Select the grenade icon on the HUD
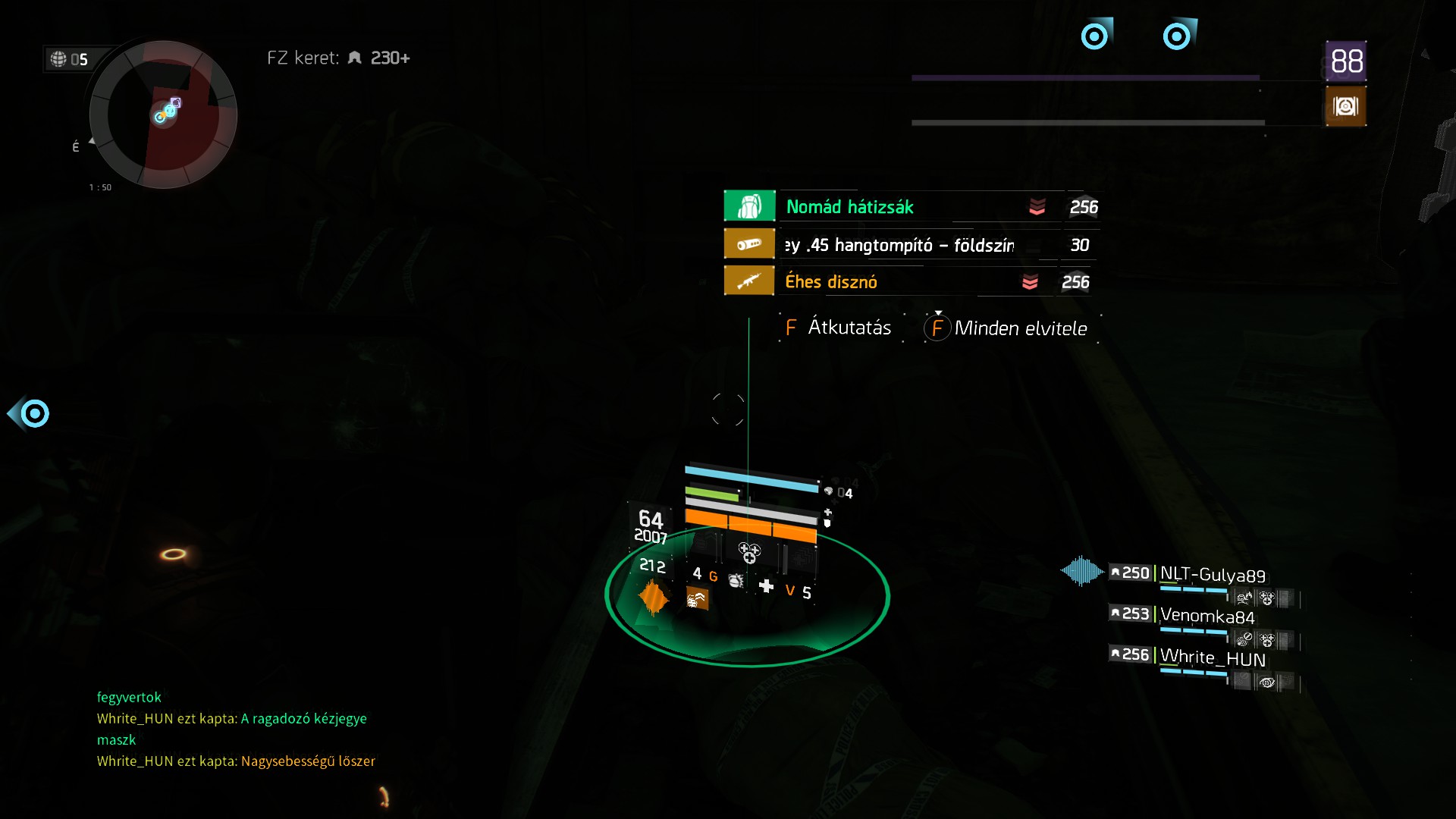This screenshot has width=1456, height=819. point(736,581)
